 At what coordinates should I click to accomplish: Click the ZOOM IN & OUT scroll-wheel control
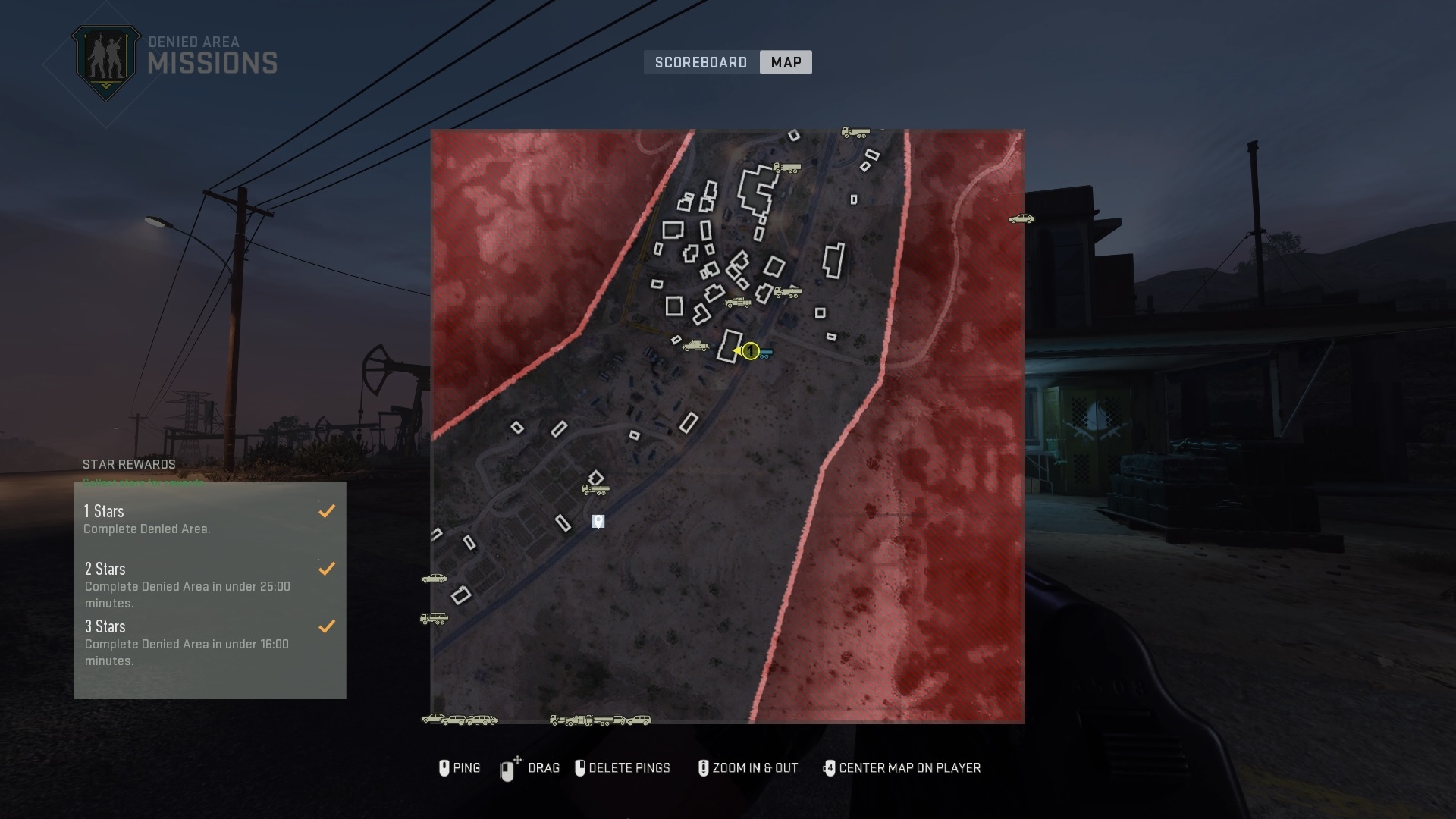tap(704, 768)
